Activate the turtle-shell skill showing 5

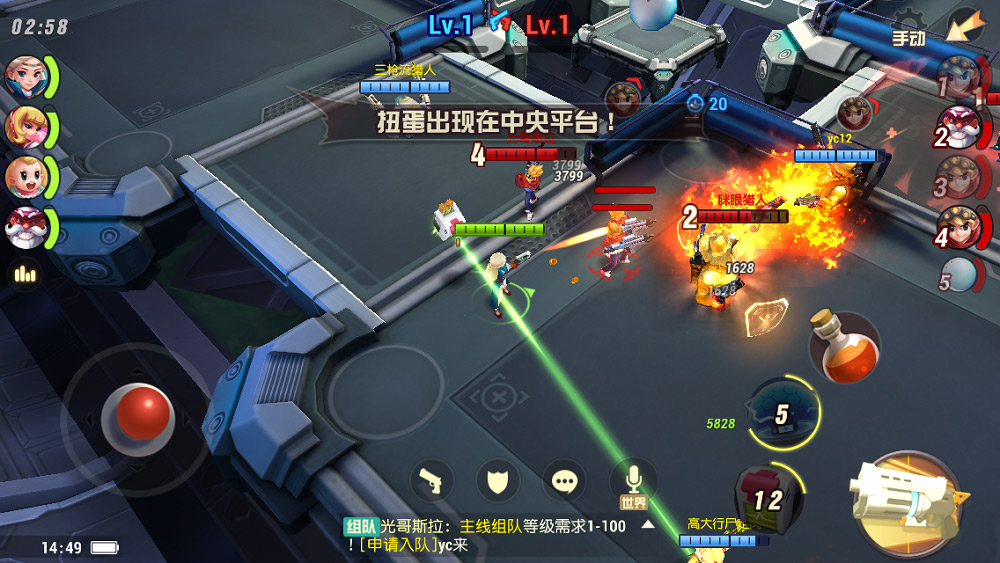[784, 413]
